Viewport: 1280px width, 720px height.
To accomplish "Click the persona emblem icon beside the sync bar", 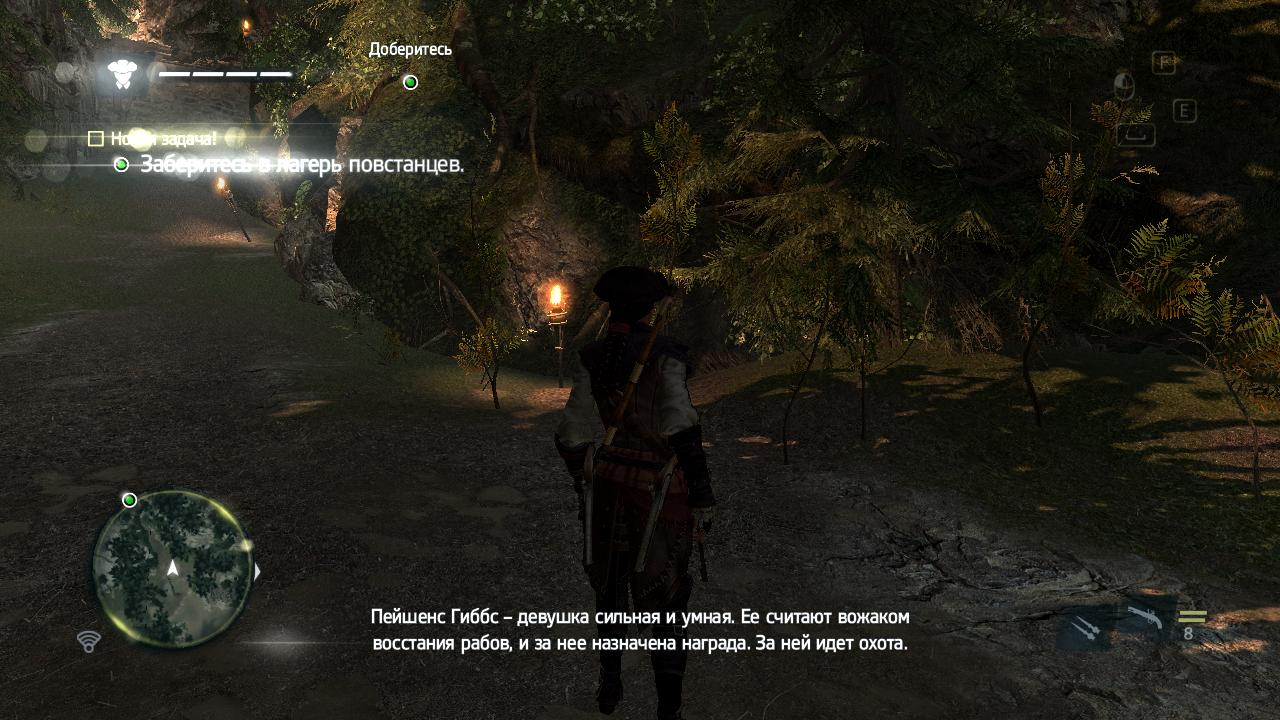I will 122,73.
